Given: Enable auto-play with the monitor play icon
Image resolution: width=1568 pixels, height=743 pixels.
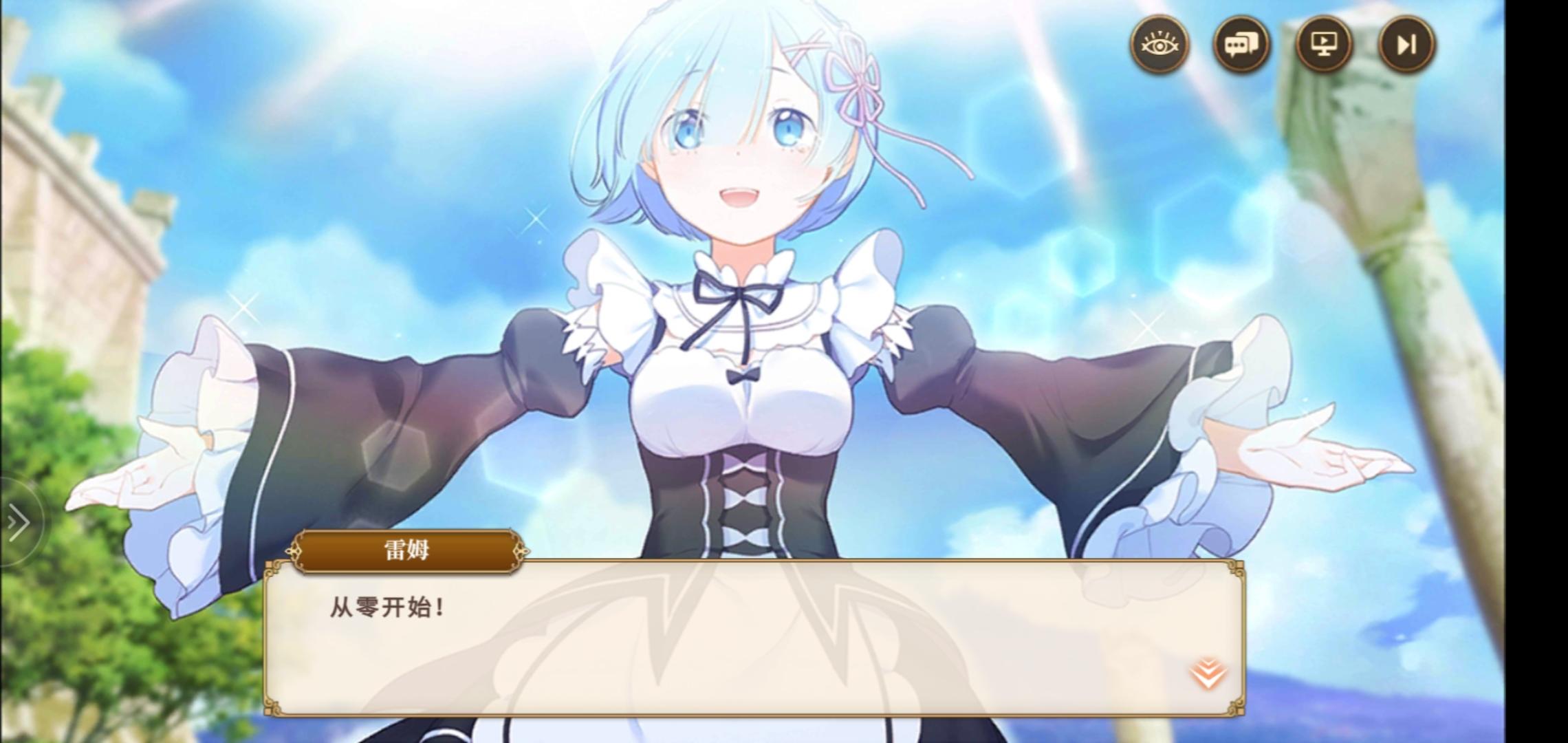Looking at the screenshot, I should click(1322, 44).
